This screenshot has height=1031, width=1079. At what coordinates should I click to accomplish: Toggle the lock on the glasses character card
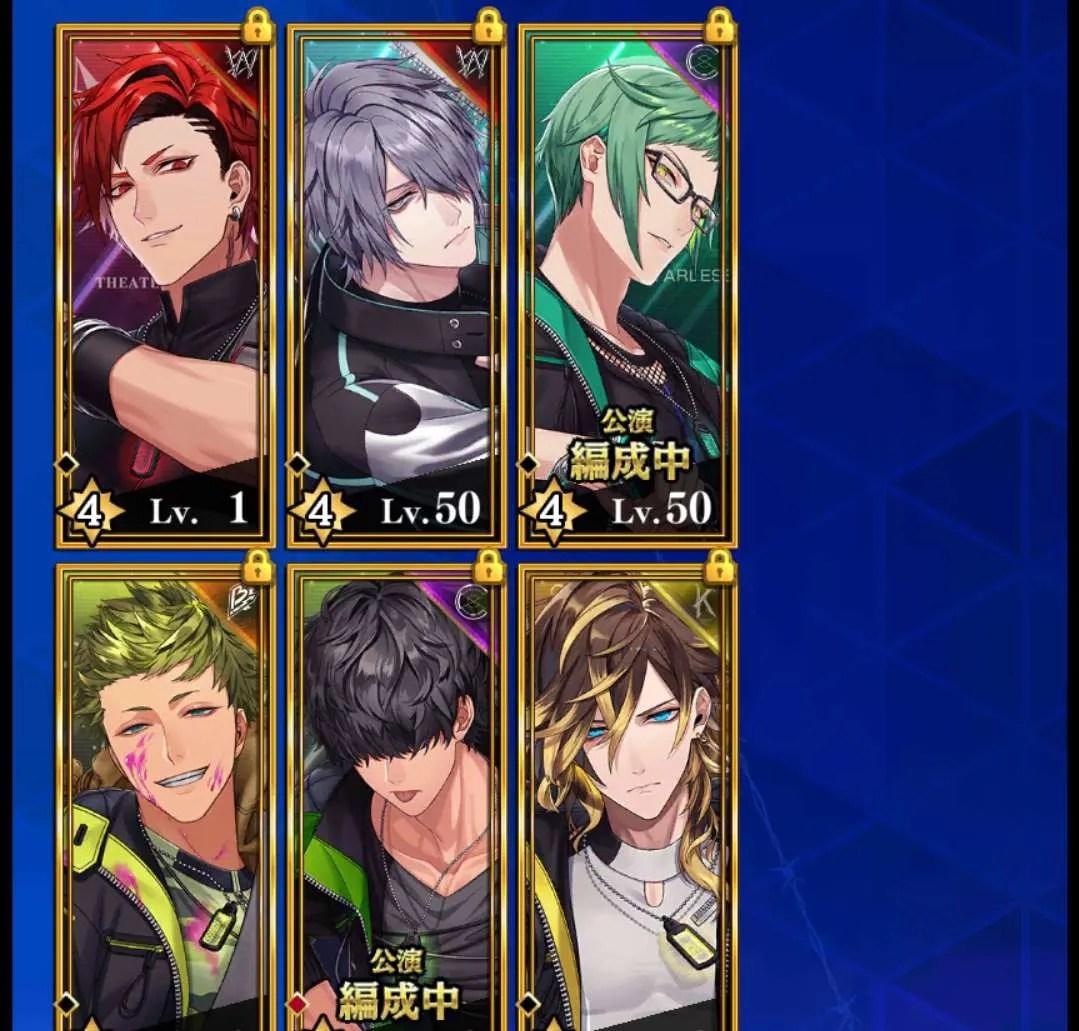(x=719, y=26)
